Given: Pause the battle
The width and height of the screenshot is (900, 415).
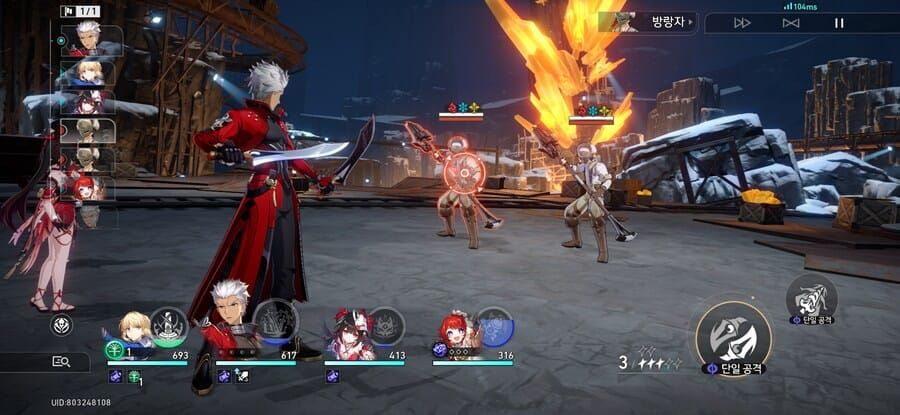Looking at the screenshot, I should 839,23.
